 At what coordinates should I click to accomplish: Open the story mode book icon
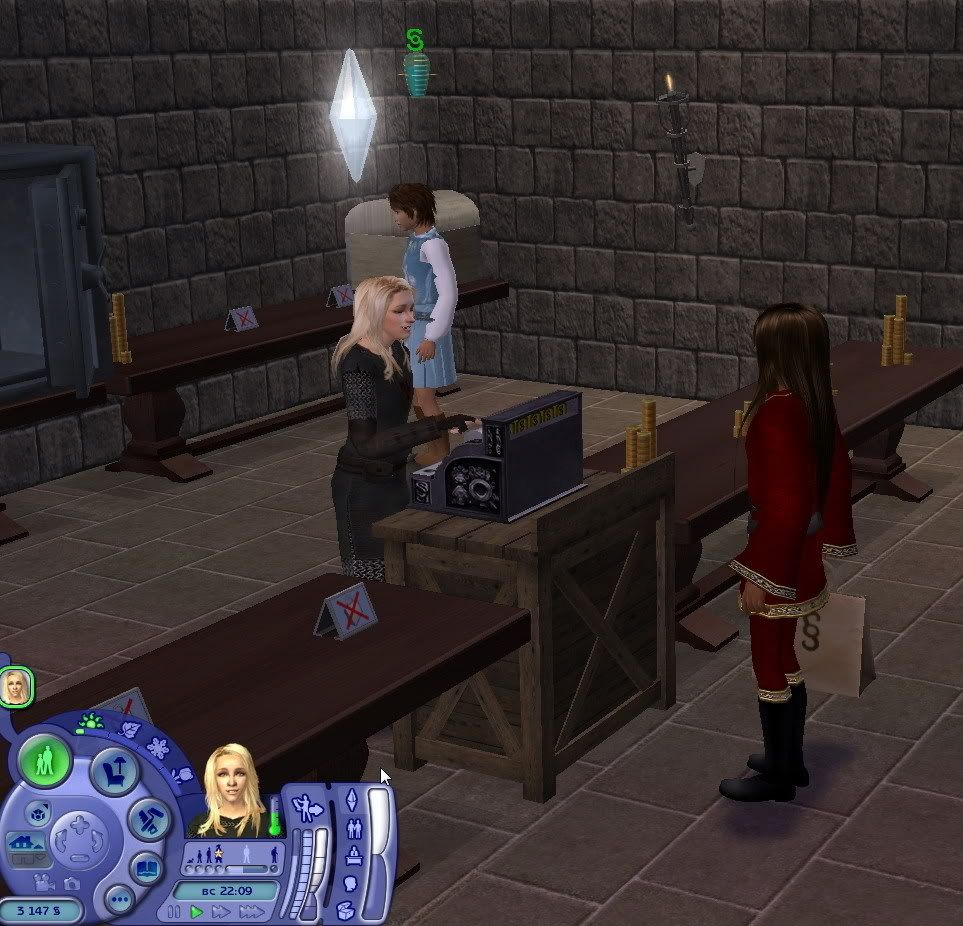coord(147,868)
